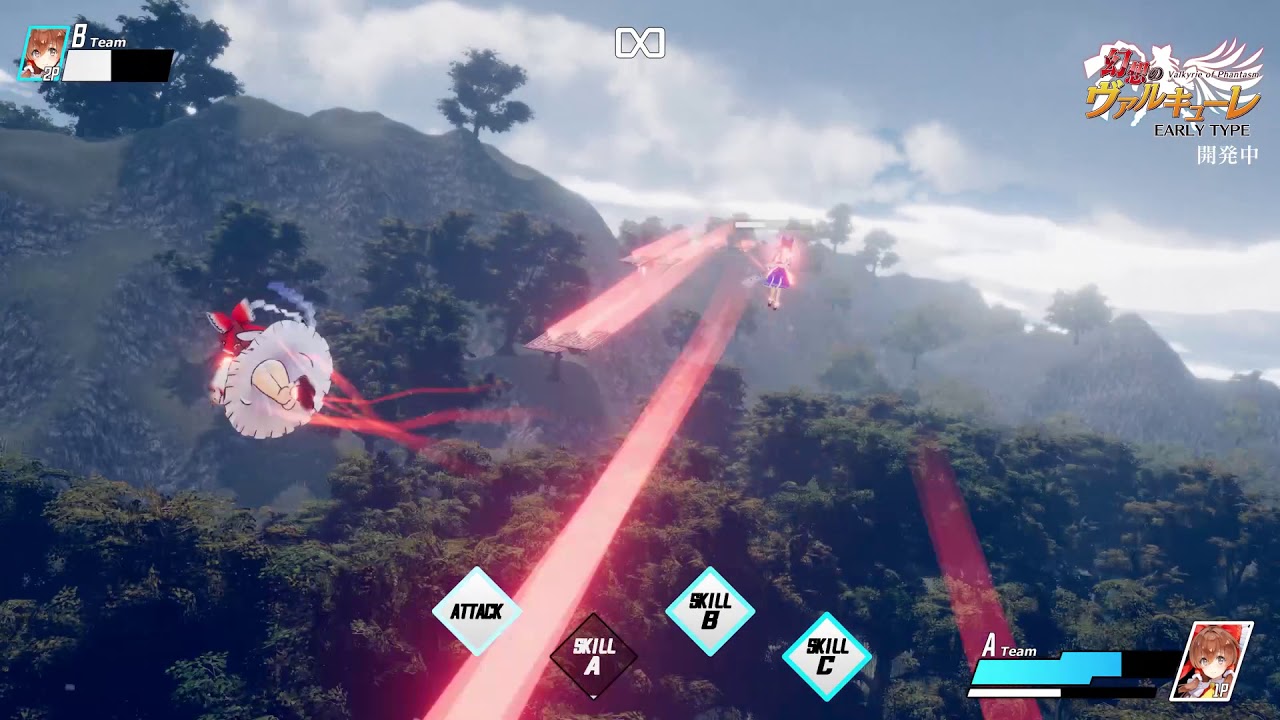Use the SKILL B ability
Screen dimensions: 1280x720
pyautogui.click(x=710, y=611)
